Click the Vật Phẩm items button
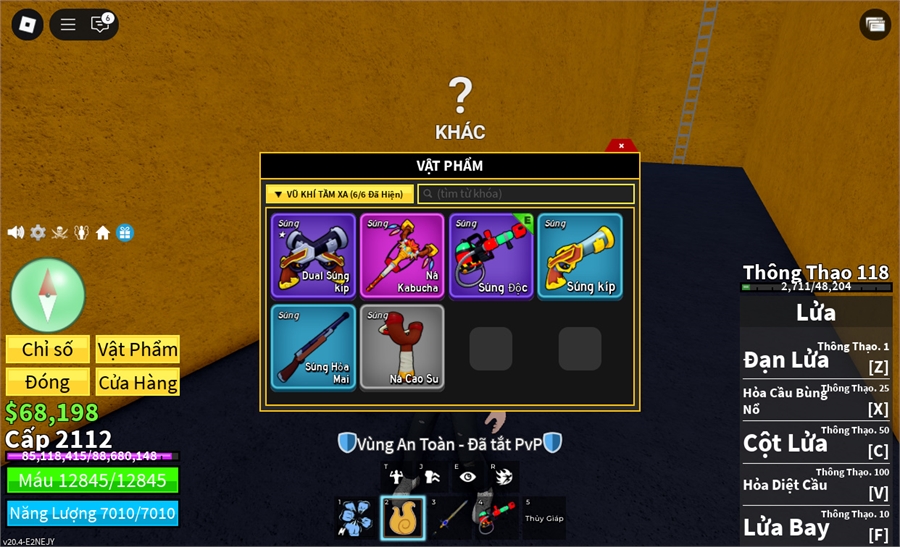The image size is (900, 547). pos(138,349)
